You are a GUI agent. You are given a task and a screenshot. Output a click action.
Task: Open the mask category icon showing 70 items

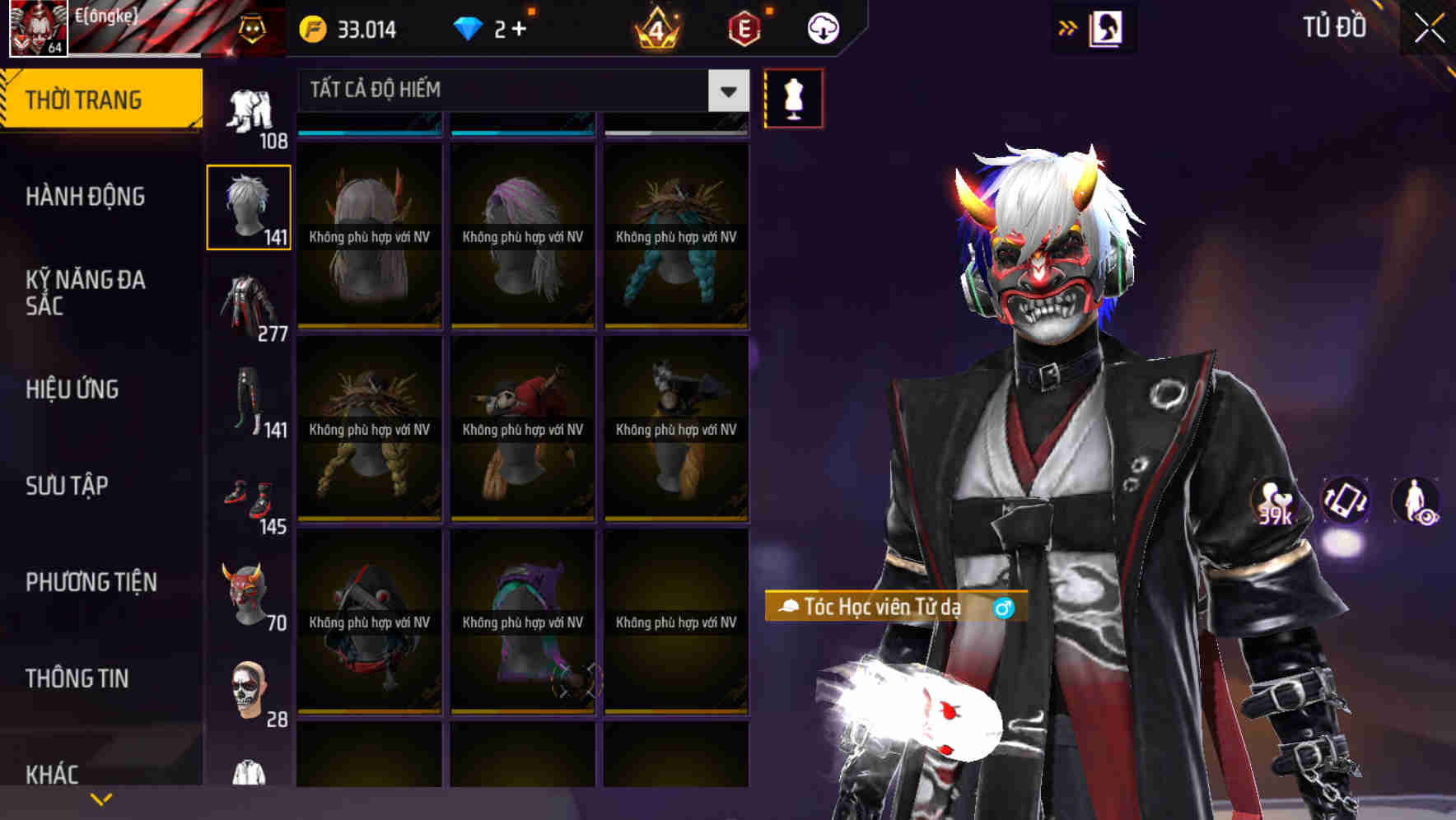(248, 593)
